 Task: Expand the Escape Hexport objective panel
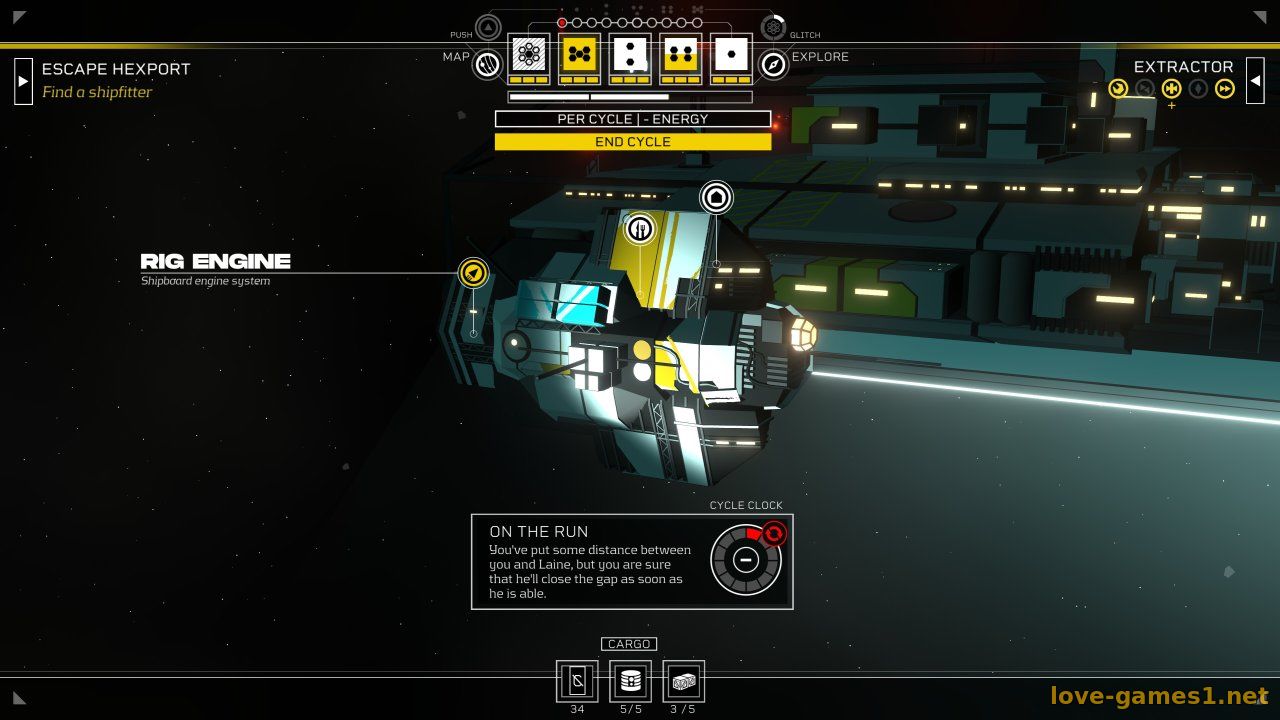pyautogui.click(x=23, y=81)
